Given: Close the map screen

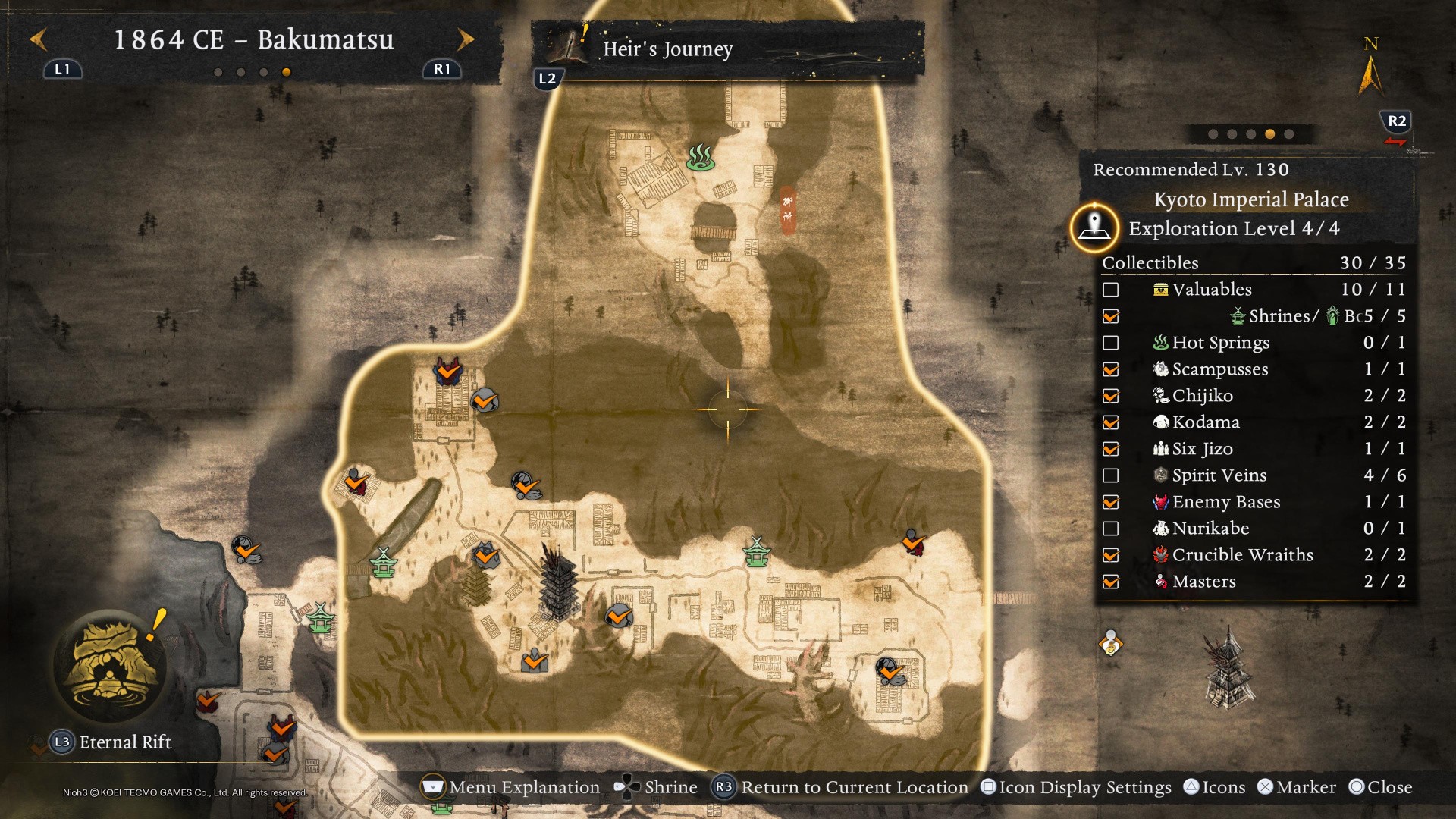Looking at the screenshot, I should coord(1380,787).
